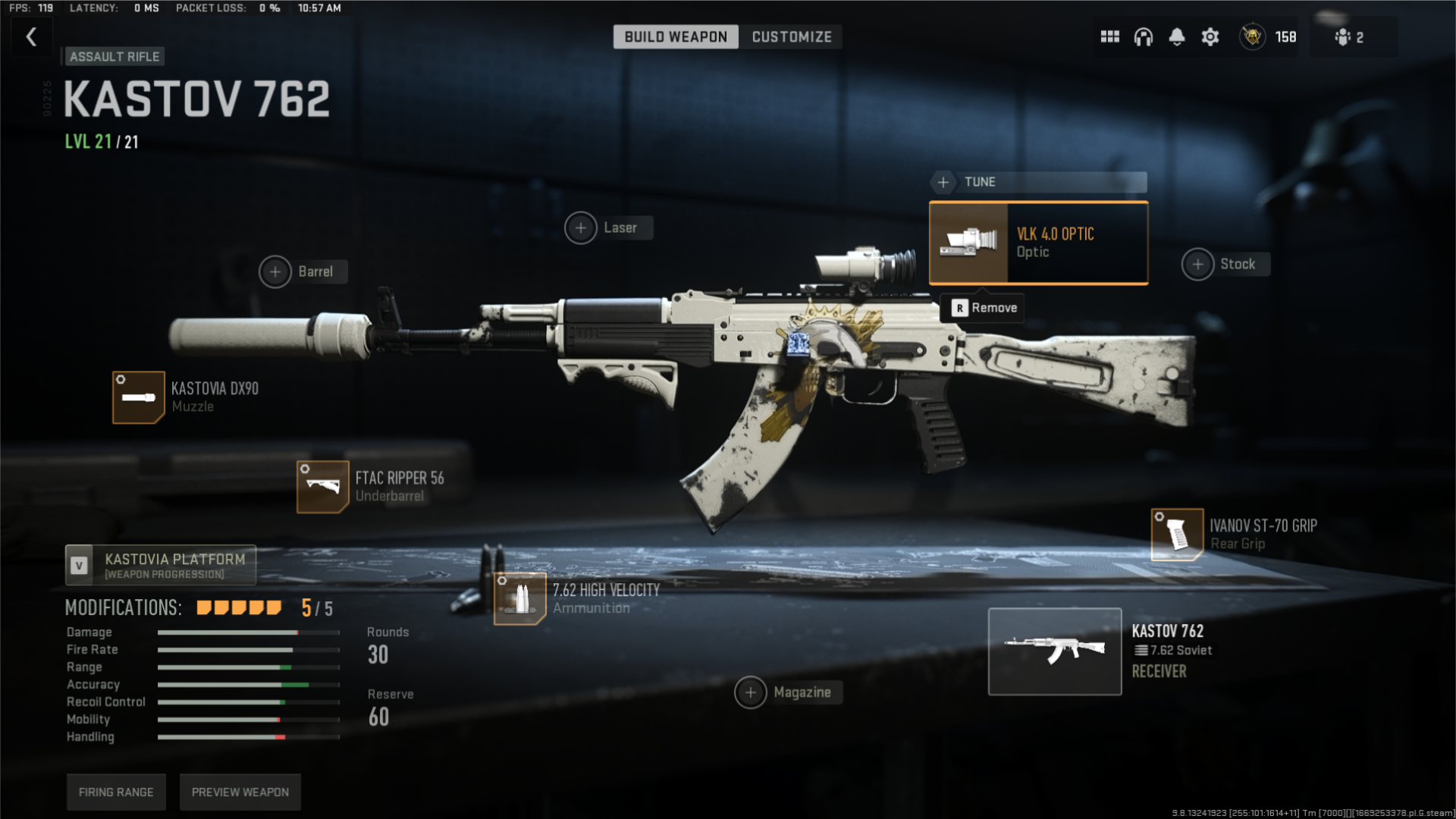Select the Kastov 762 receiver
This screenshot has width=1456, height=819.
[x=1054, y=651]
